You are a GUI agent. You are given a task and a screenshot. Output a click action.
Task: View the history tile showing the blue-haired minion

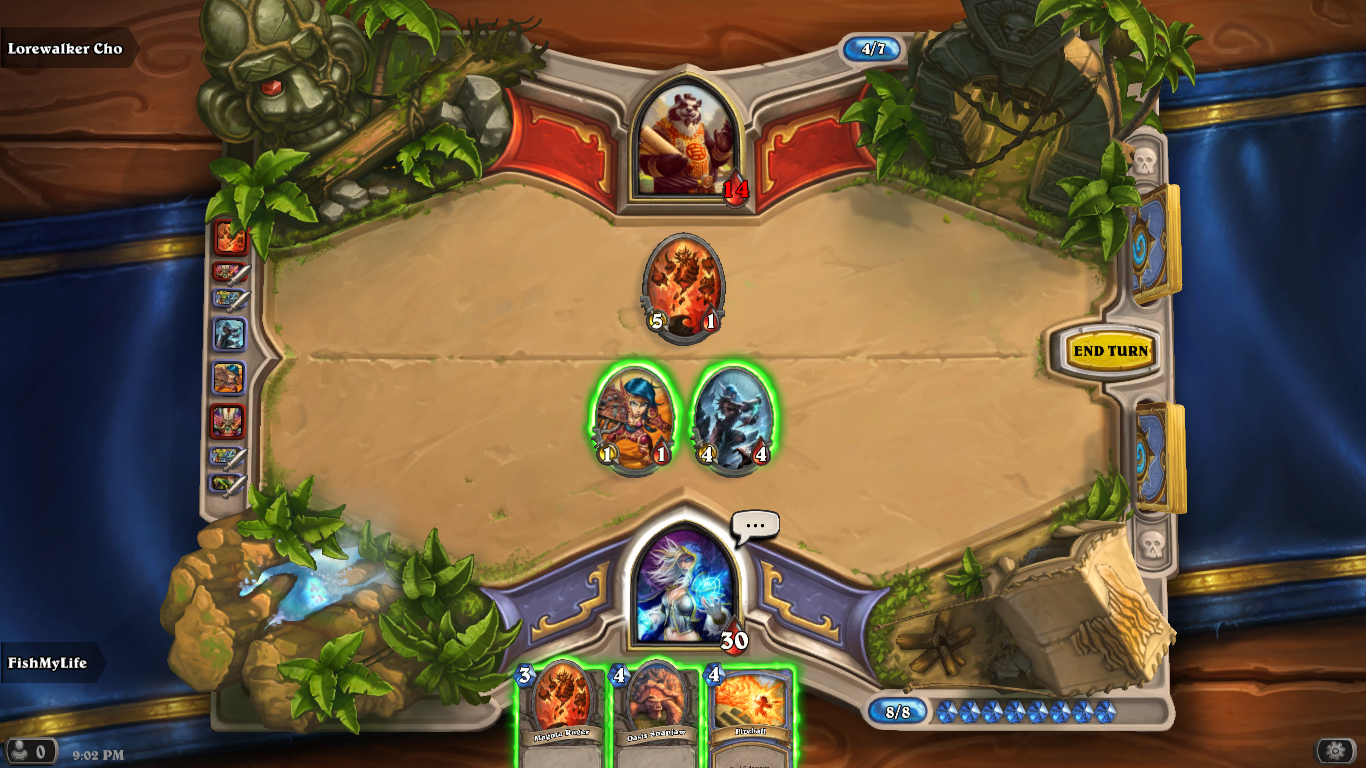pos(229,378)
